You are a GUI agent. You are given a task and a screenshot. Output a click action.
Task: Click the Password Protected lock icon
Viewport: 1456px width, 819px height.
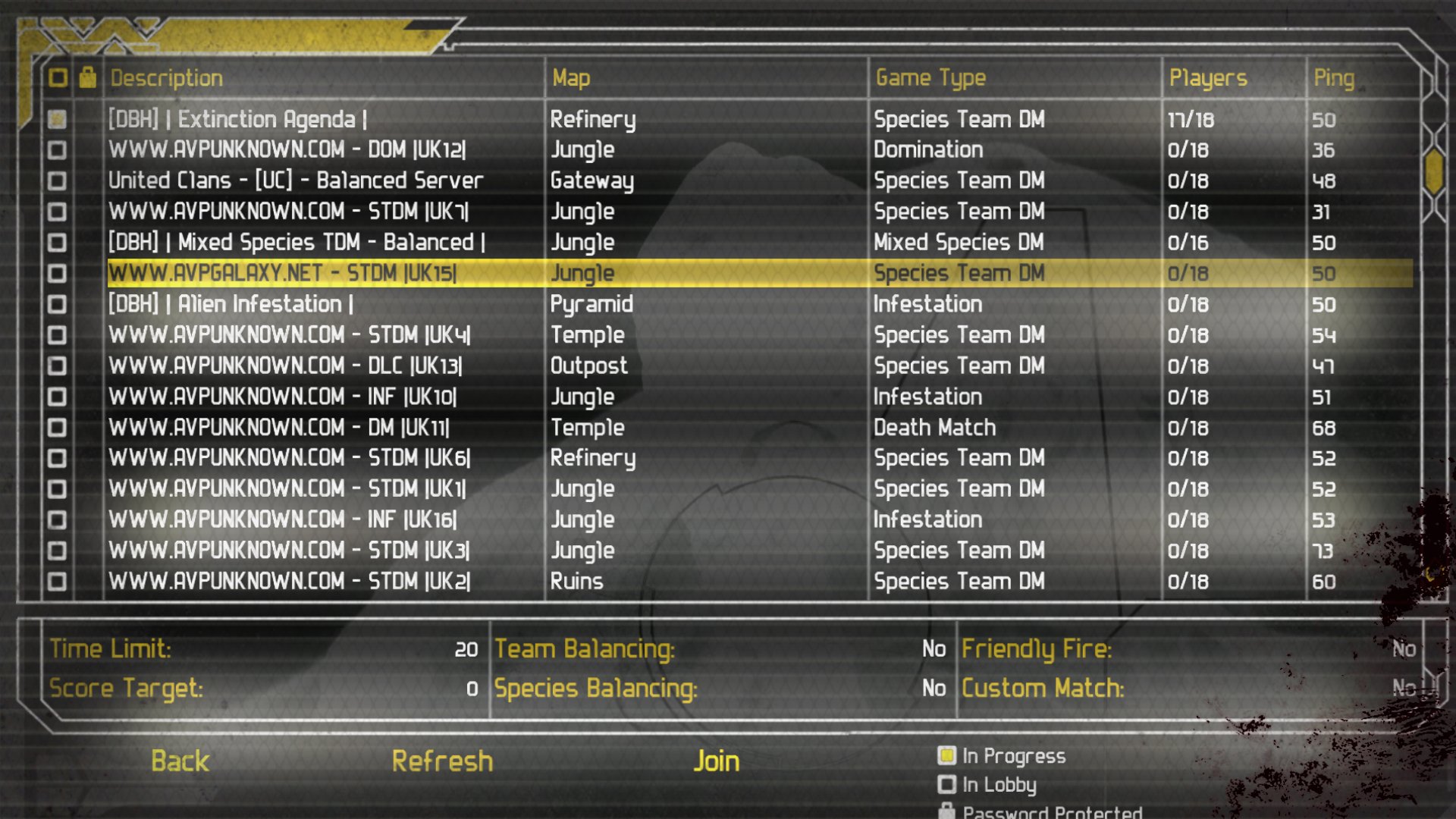coord(945,811)
